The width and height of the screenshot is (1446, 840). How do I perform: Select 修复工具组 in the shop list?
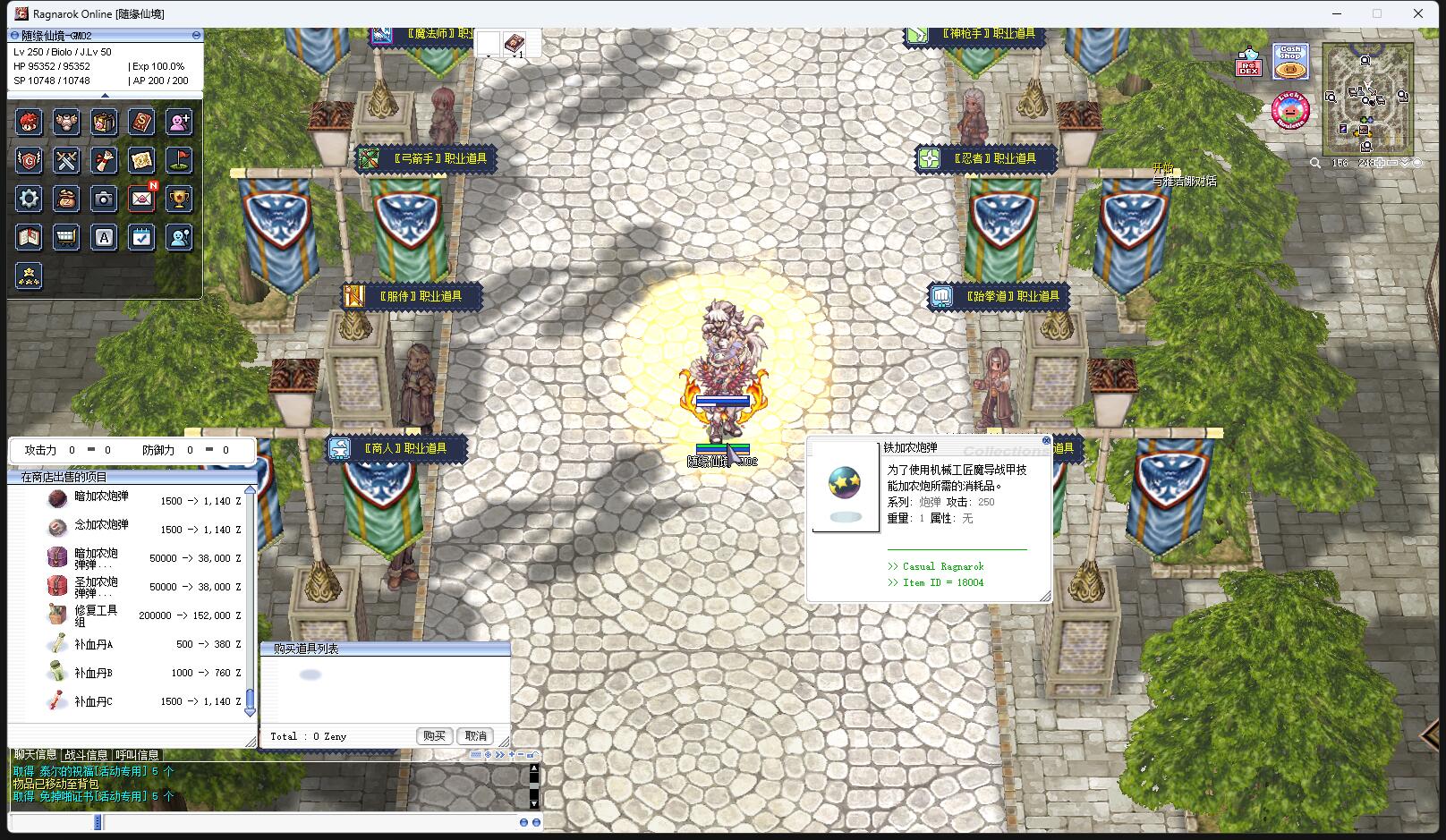pyautogui.click(x=96, y=615)
